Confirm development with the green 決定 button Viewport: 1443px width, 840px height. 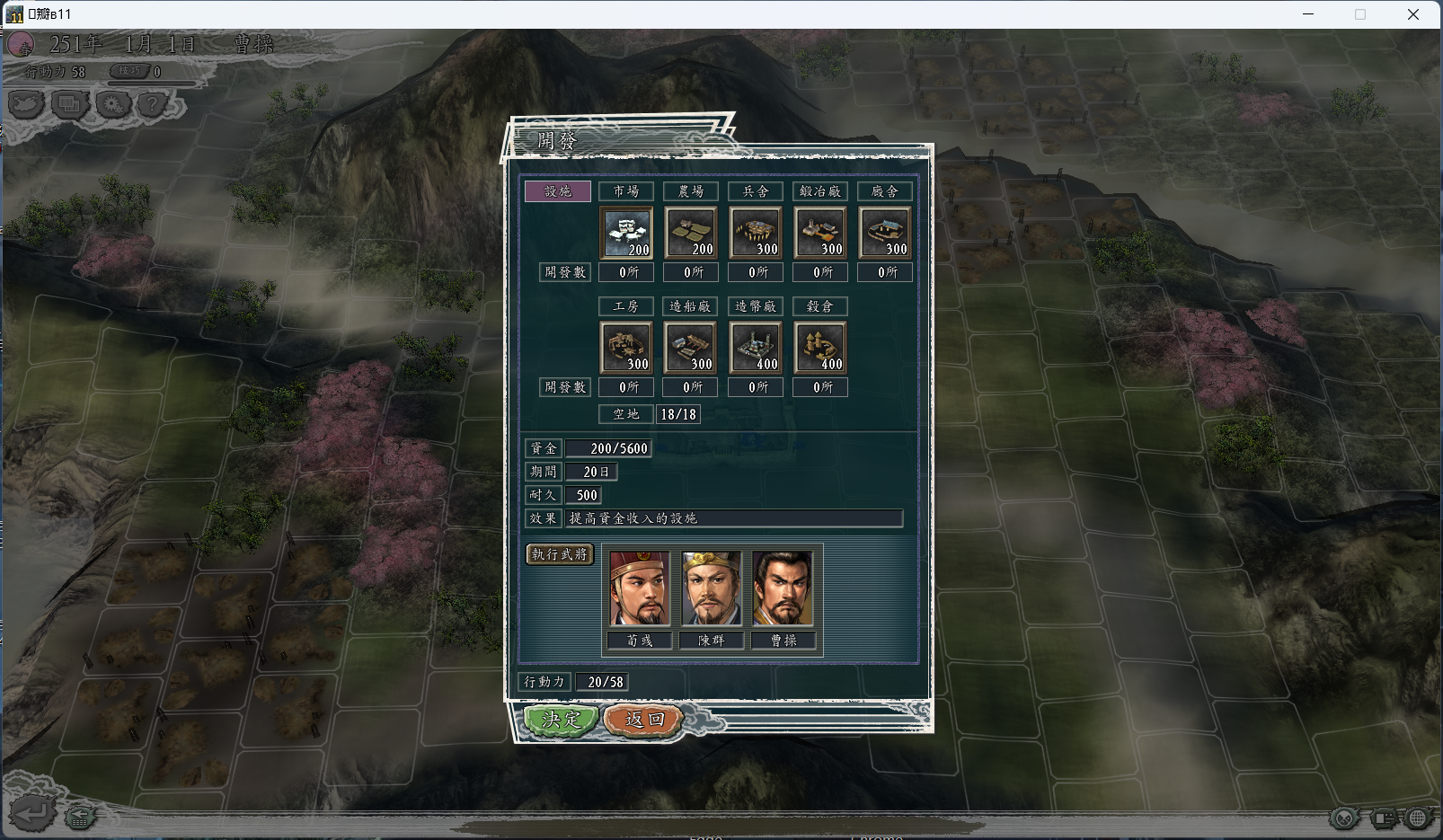(x=561, y=720)
